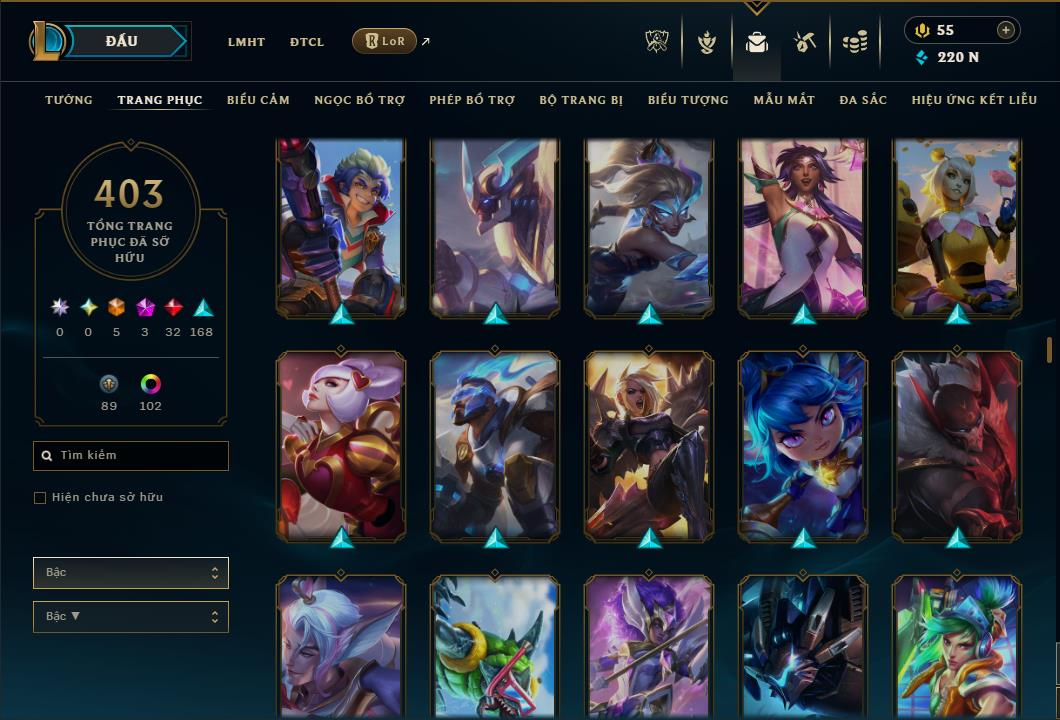Viewport: 1060px width, 720px height.
Task: Click the Tìm kiếm search field
Action: pos(131,456)
